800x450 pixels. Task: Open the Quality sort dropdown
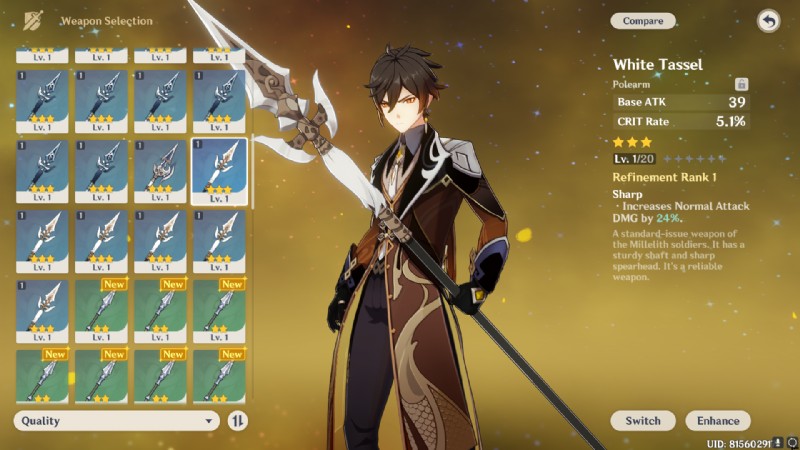point(116,421)
